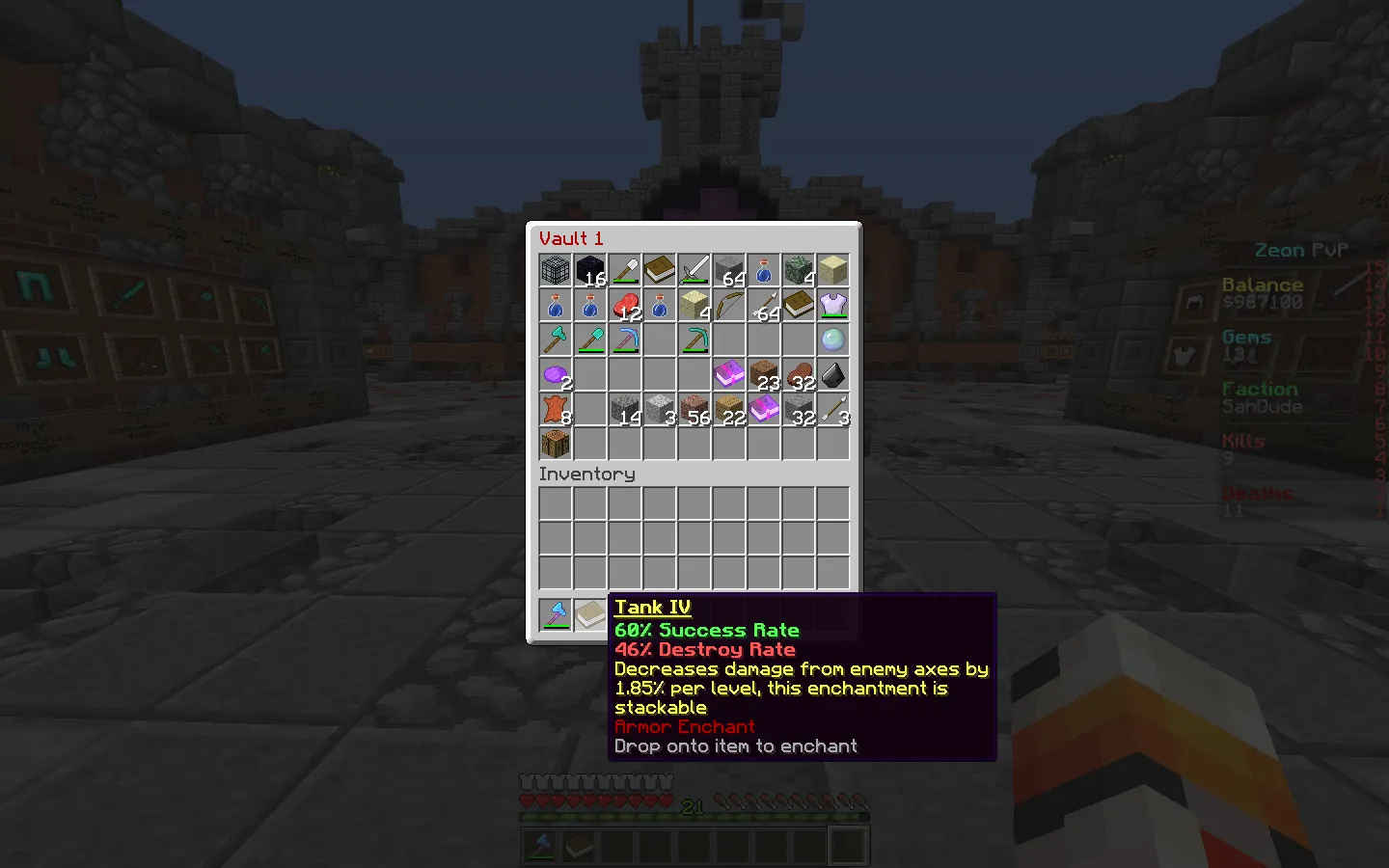This screenshot has width=1389, height=868.
Task: Pick up the stack of 16 obsidian
Action: (x=590, y=271)
